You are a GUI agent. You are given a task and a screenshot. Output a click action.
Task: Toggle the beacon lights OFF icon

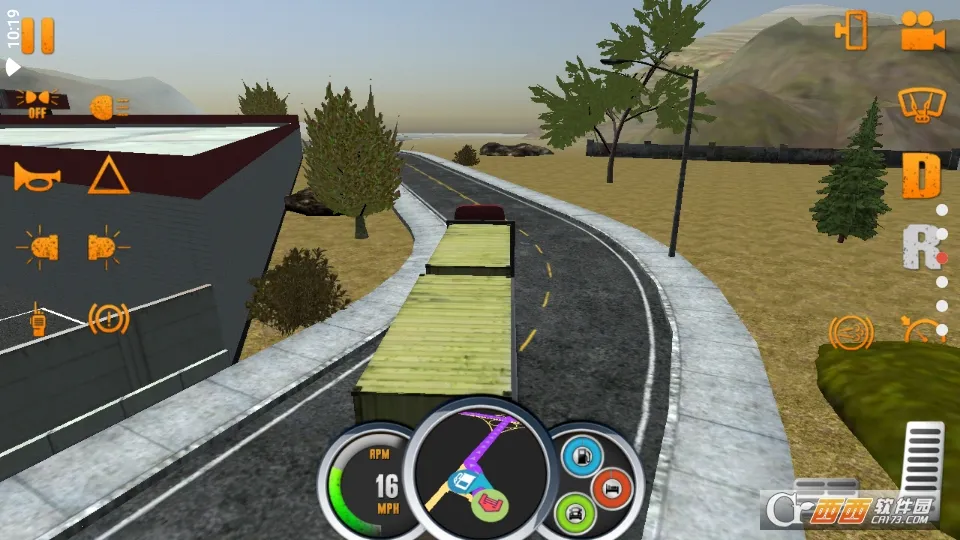pos(39,101)
